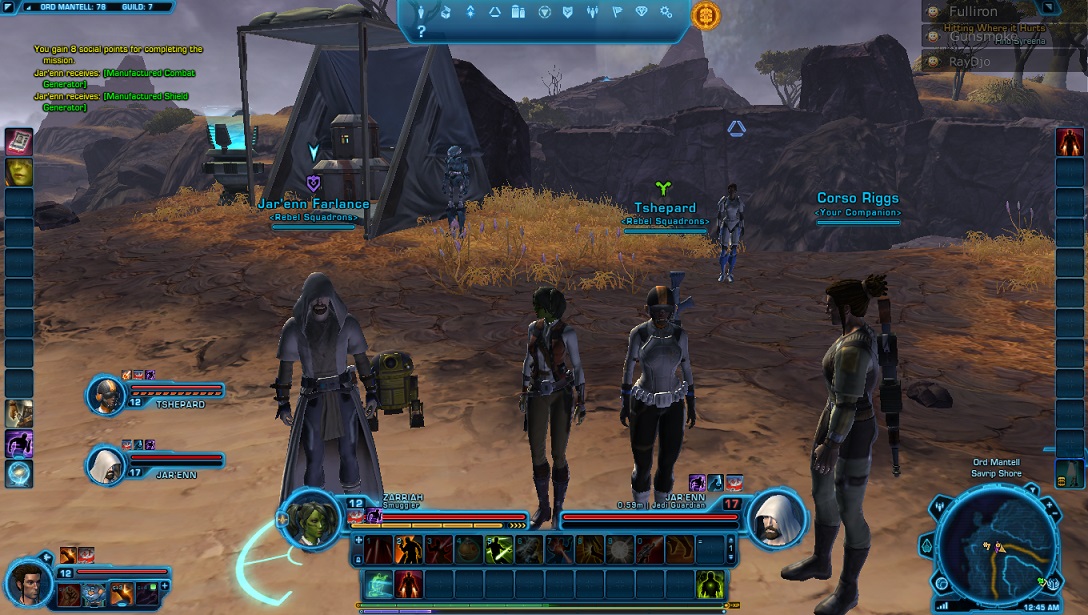1088x615 pixels.
Task: Open the character sheet from top menu
Action: [421, 12]
